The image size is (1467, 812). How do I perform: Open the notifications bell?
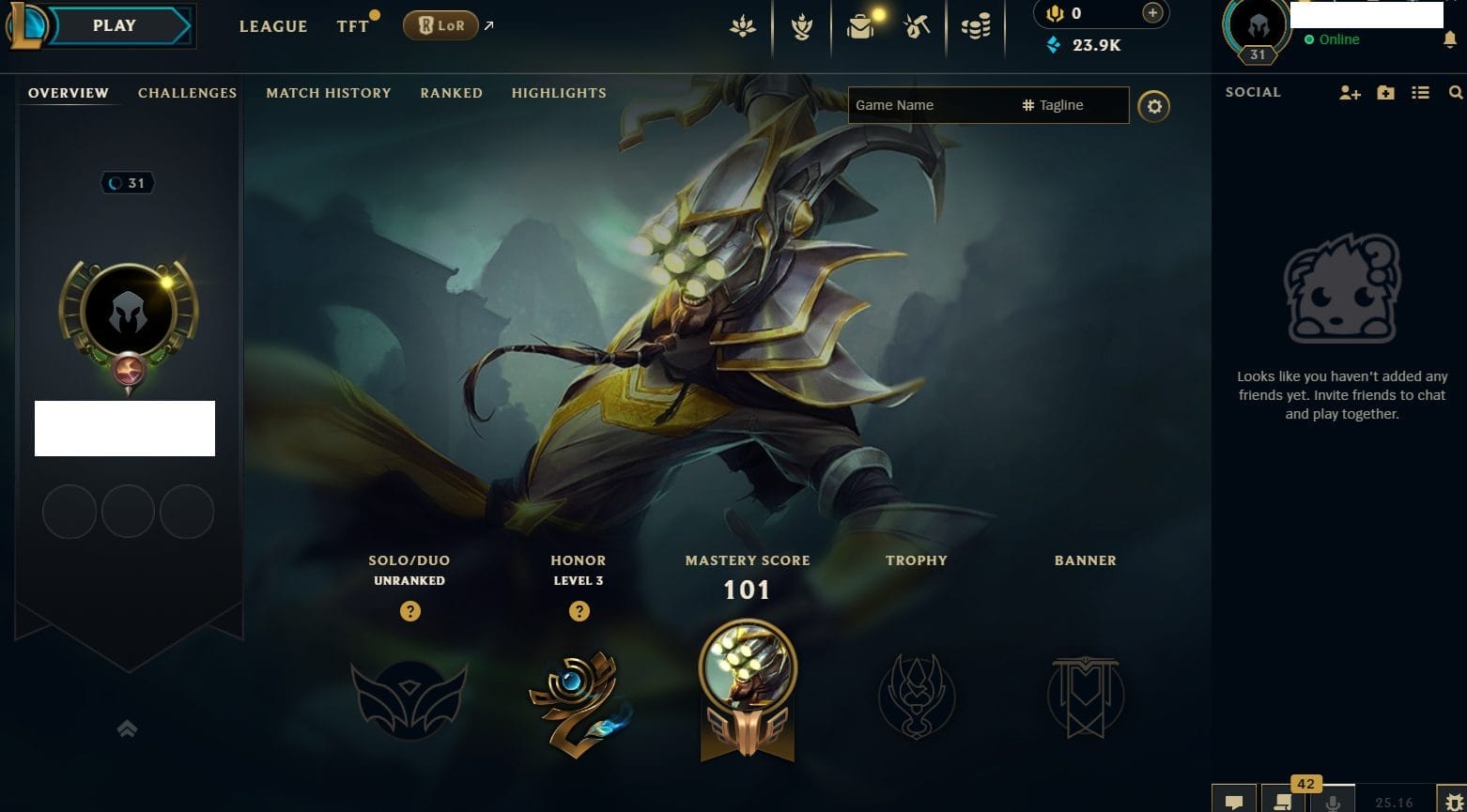coord(1450,39)
